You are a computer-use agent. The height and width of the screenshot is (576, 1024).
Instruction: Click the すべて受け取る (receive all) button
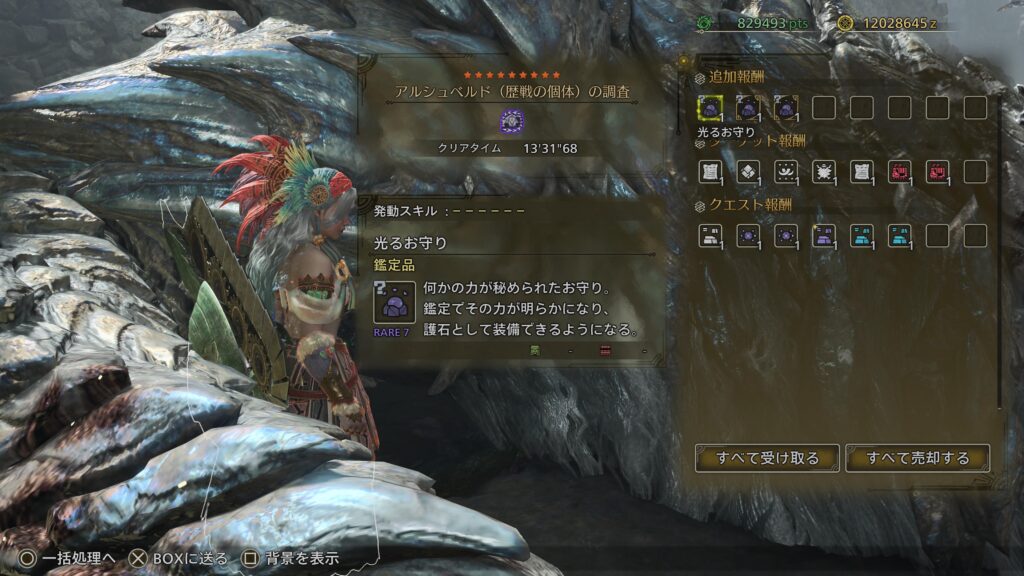pos(767,458)
